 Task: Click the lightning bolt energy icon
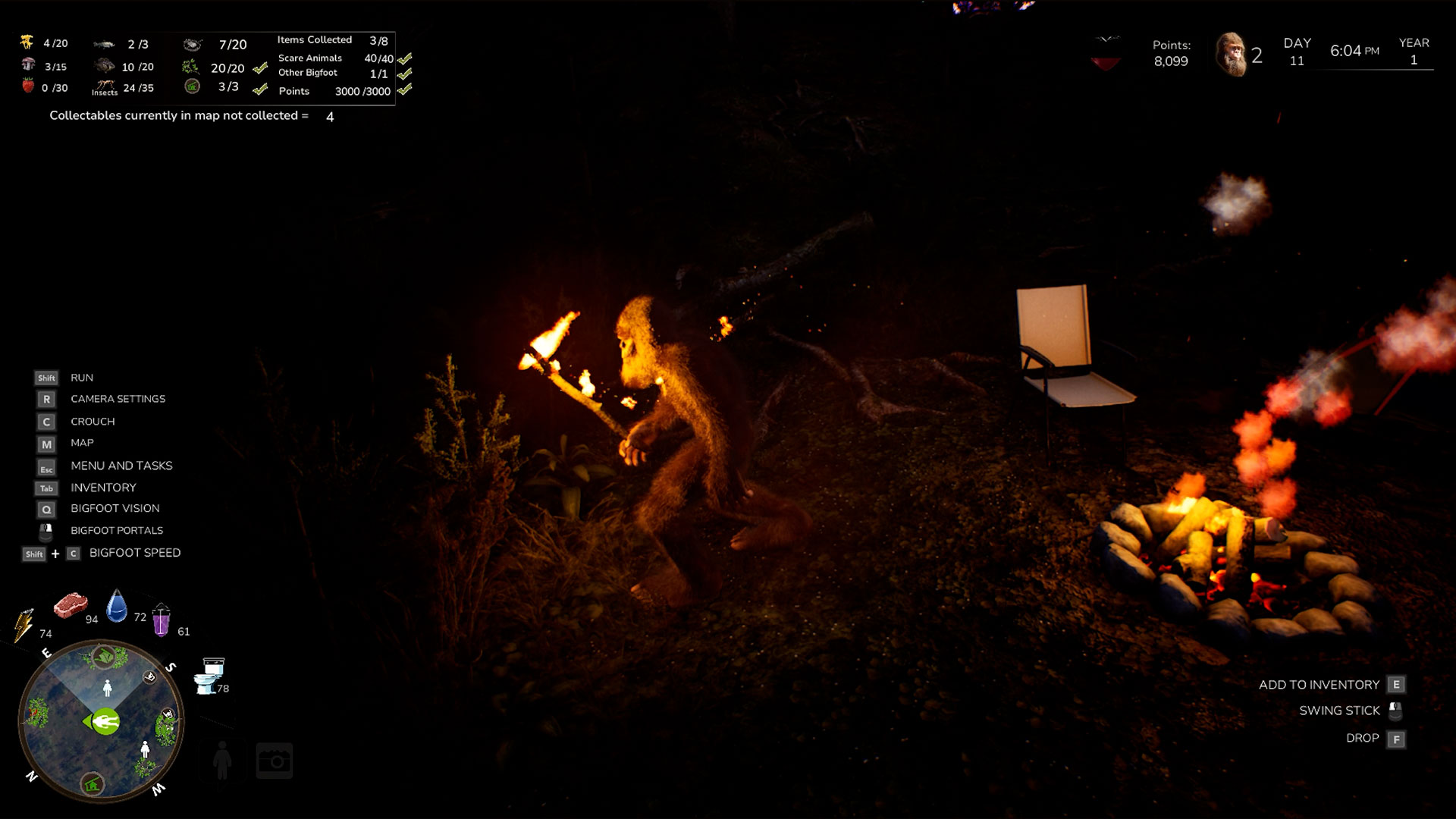(x=24, y=625)
